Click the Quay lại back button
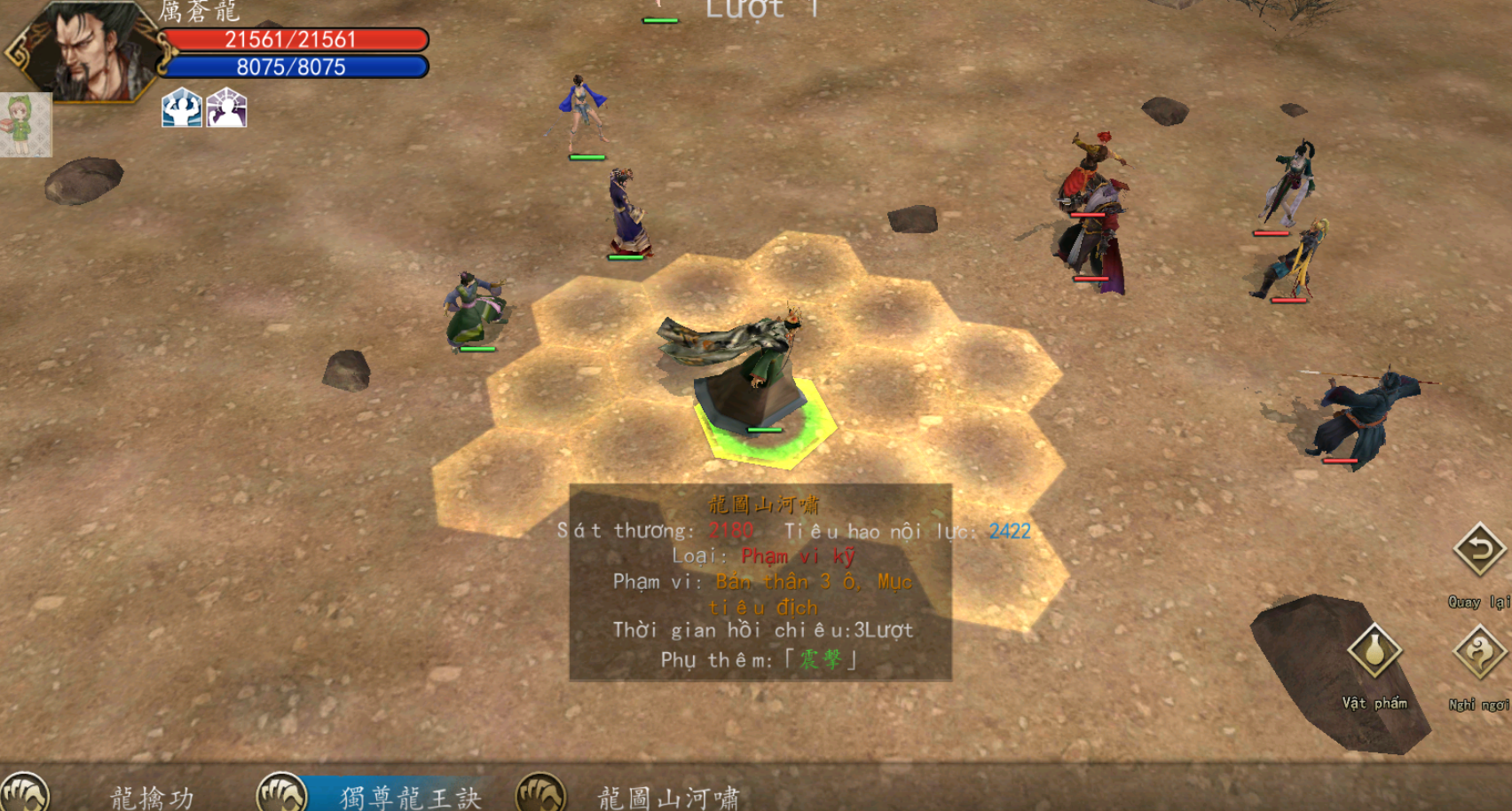 coord(1479,550)
